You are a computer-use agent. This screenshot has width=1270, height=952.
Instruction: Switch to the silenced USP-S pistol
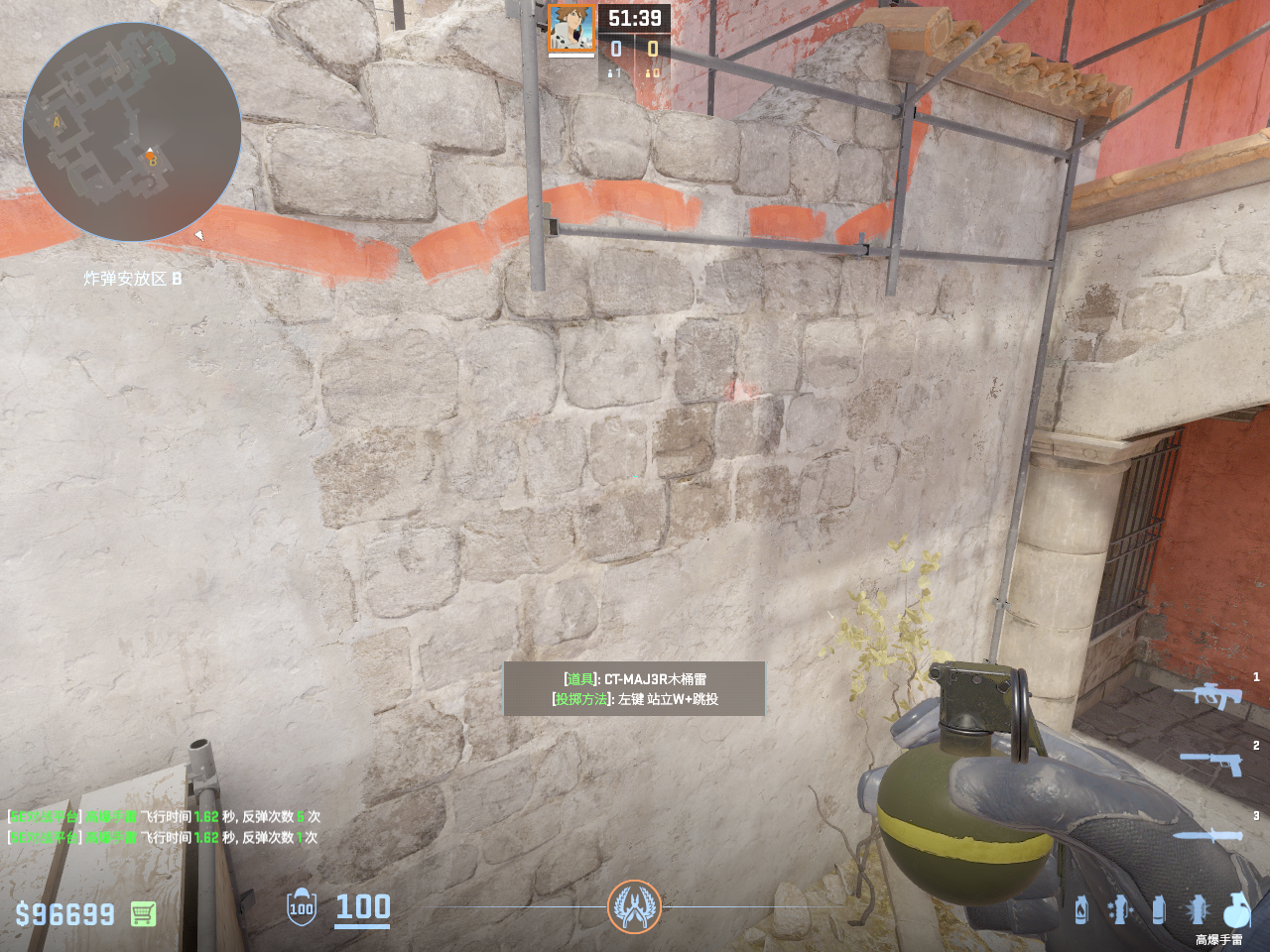pyautogui.click(x=1211, y=763)
